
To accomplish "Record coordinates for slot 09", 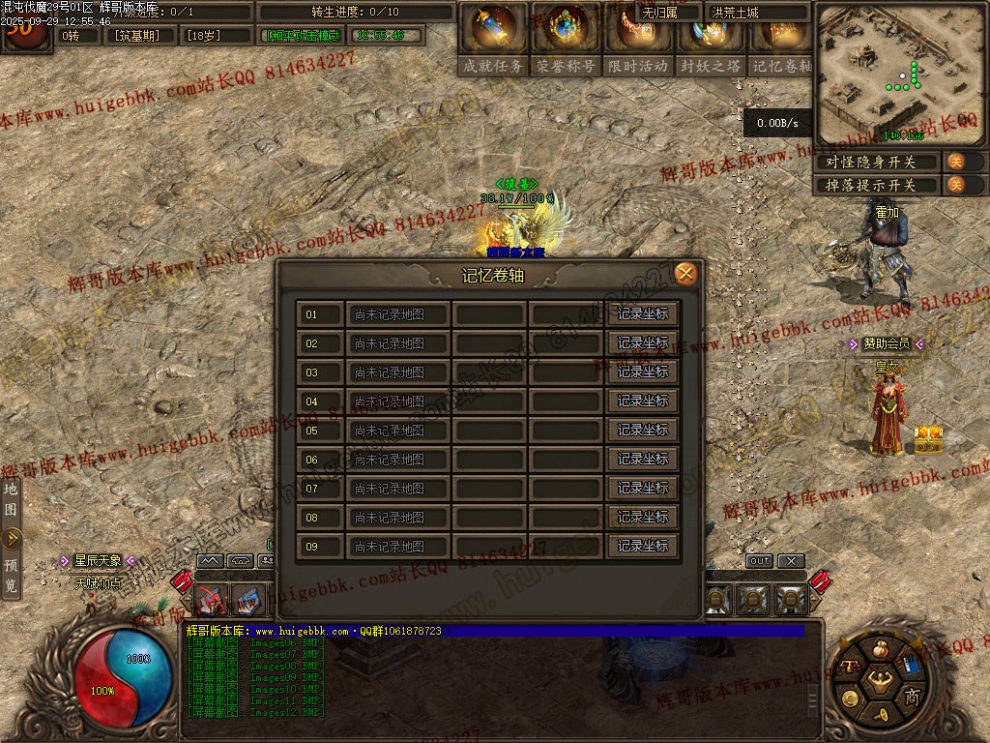I will click(x=642, y=546).
